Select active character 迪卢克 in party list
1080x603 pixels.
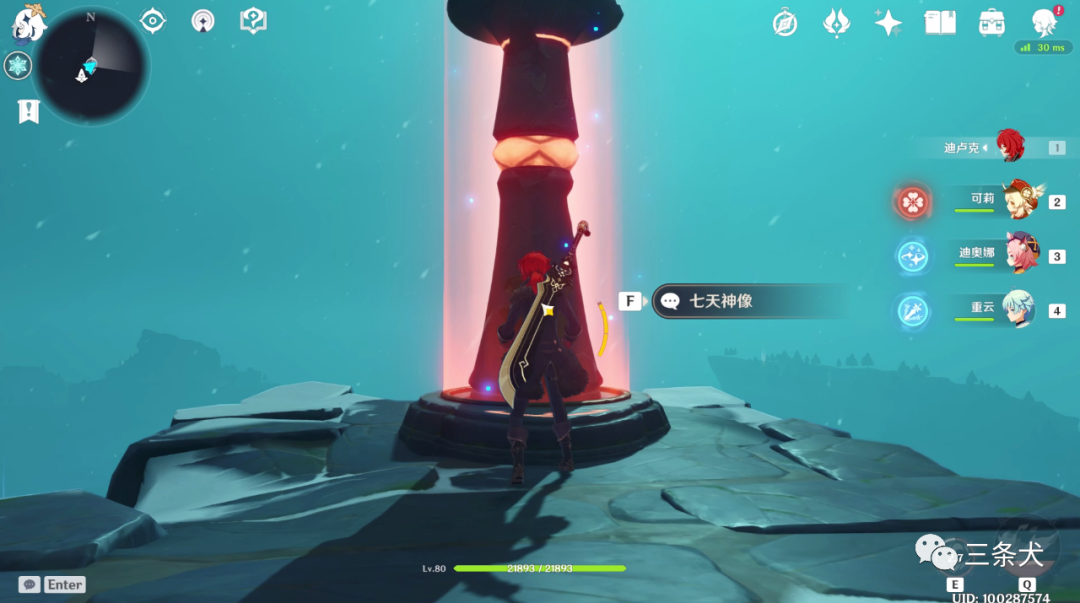point(1008,147)
